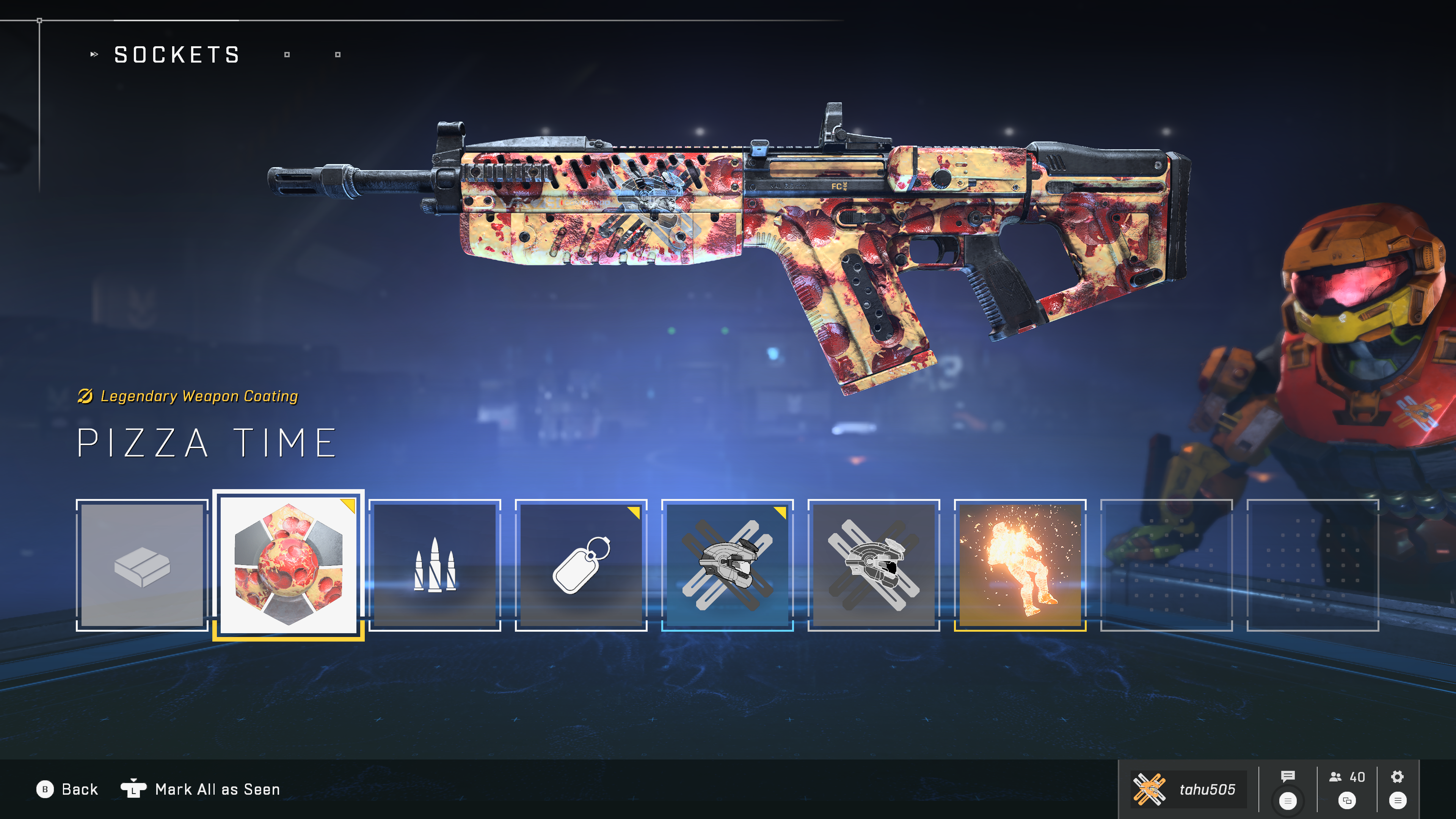The image size is (1456, 819).
Task: Go back to the previous menu
Action: pyautogui.click(x=67, y=789)
